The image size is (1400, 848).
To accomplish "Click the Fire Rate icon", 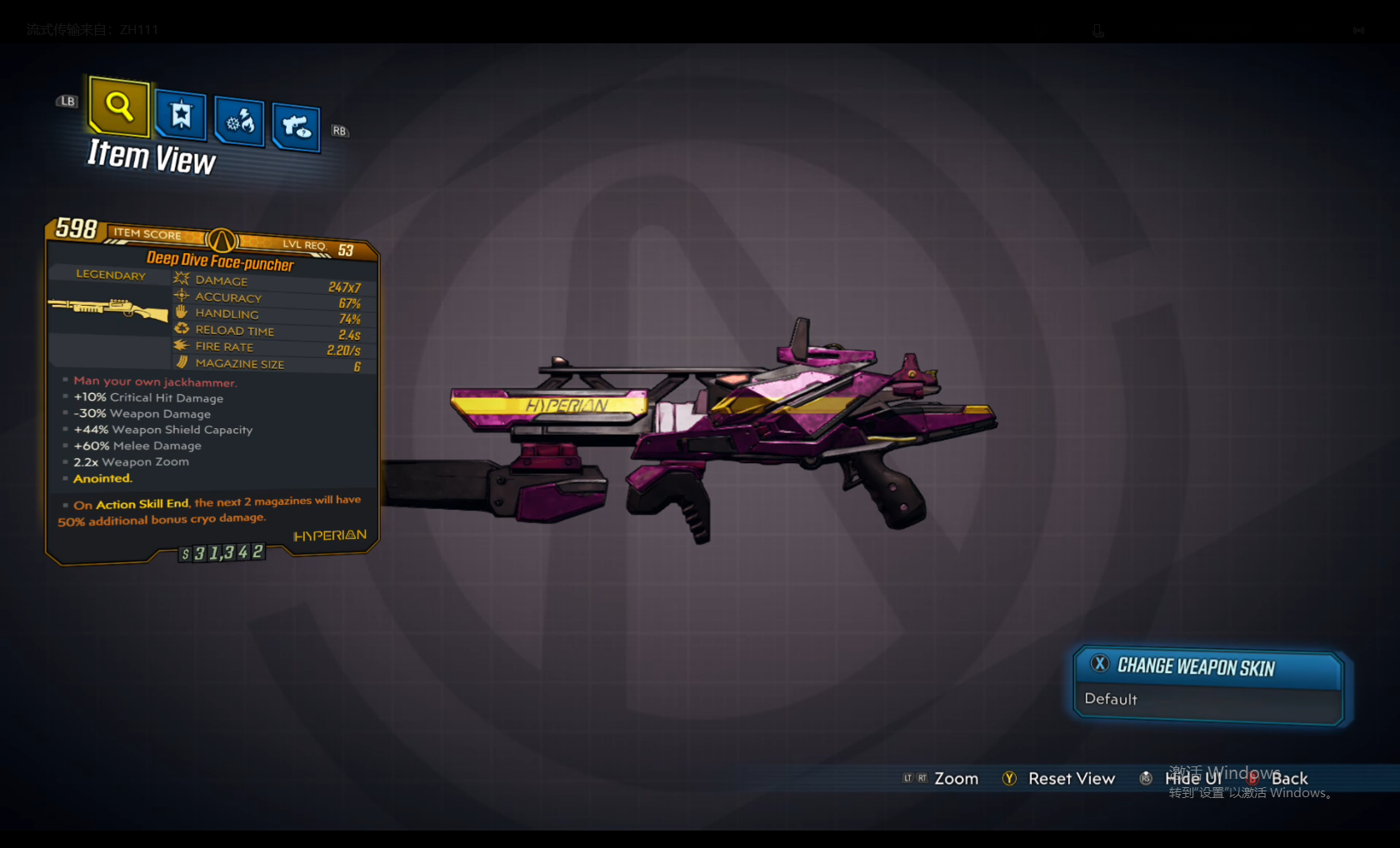I will (181, 345).
